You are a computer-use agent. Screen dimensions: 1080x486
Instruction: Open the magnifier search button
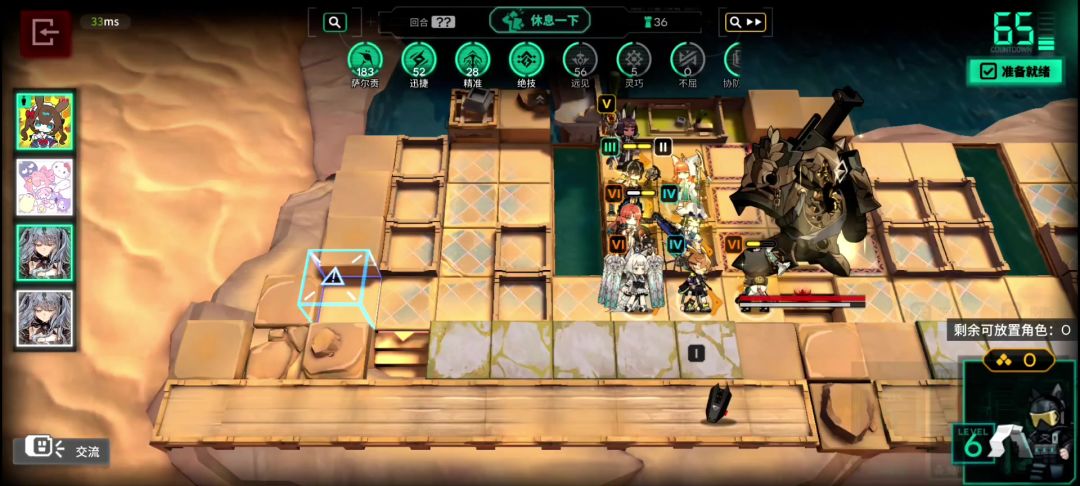pyautogui.click(x=335, y=22)
